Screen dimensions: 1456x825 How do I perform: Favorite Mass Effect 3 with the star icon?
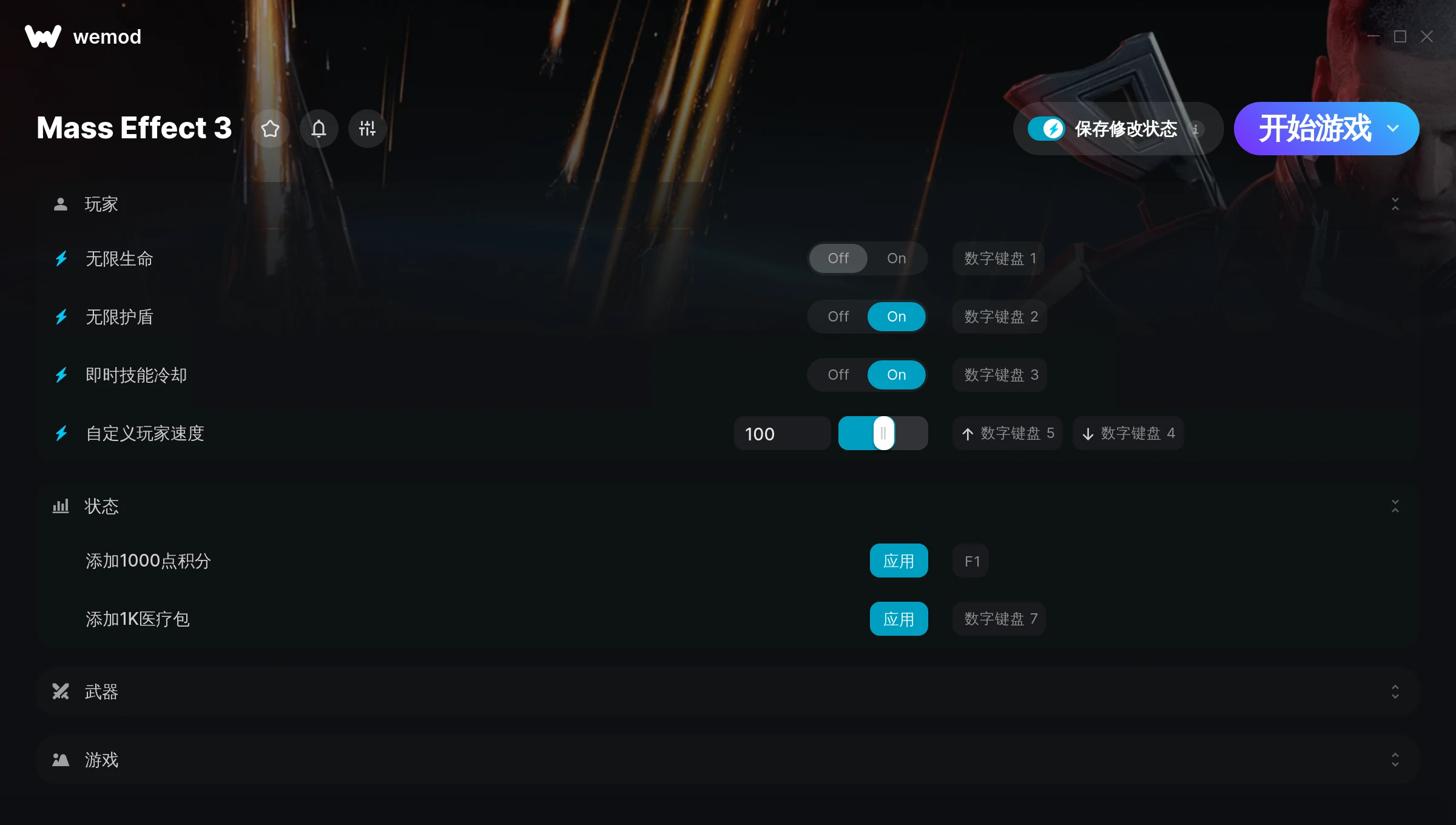click(x=270, y=129)
